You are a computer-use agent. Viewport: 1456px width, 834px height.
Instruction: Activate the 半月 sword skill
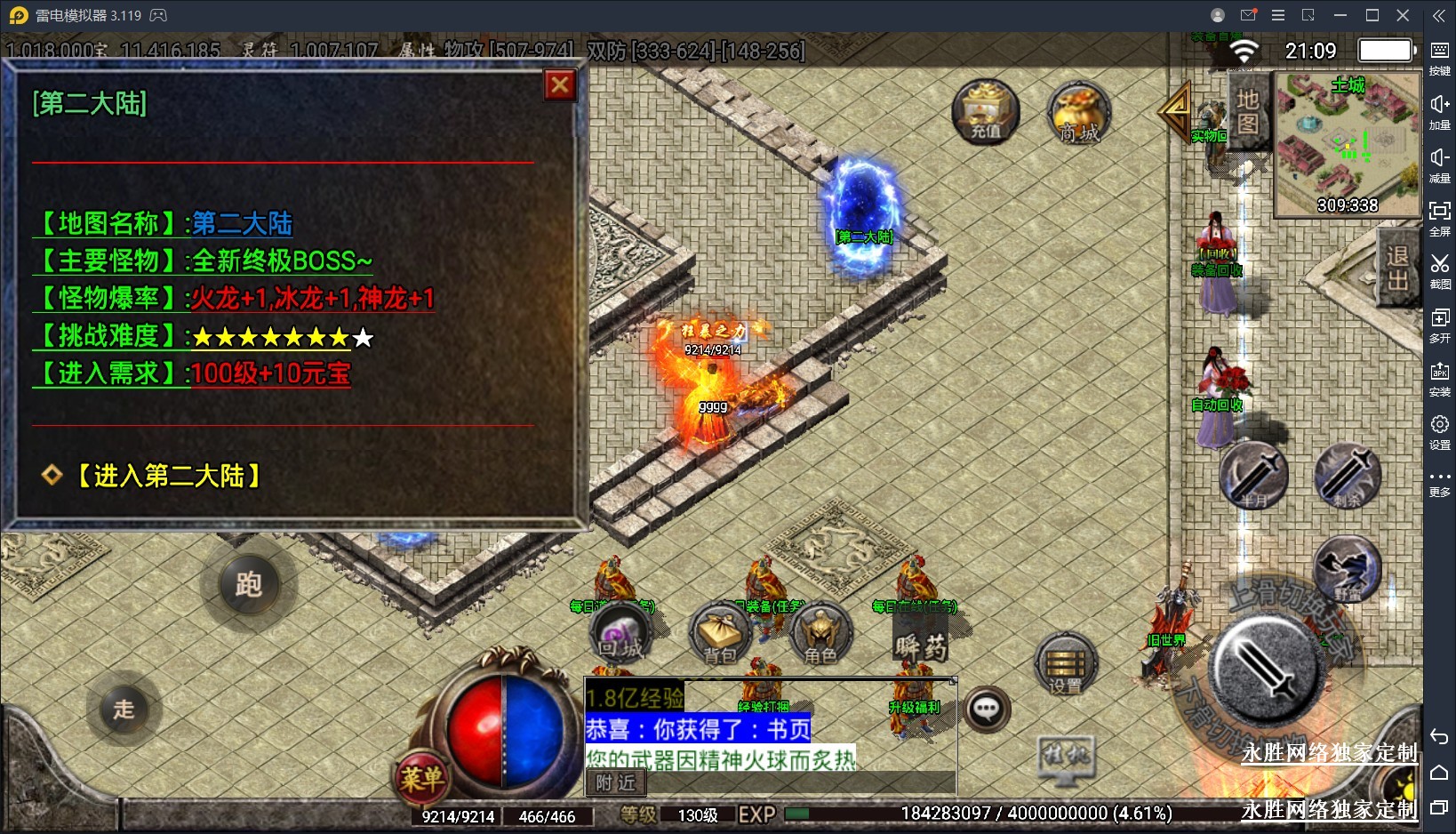coord(1253,476)
